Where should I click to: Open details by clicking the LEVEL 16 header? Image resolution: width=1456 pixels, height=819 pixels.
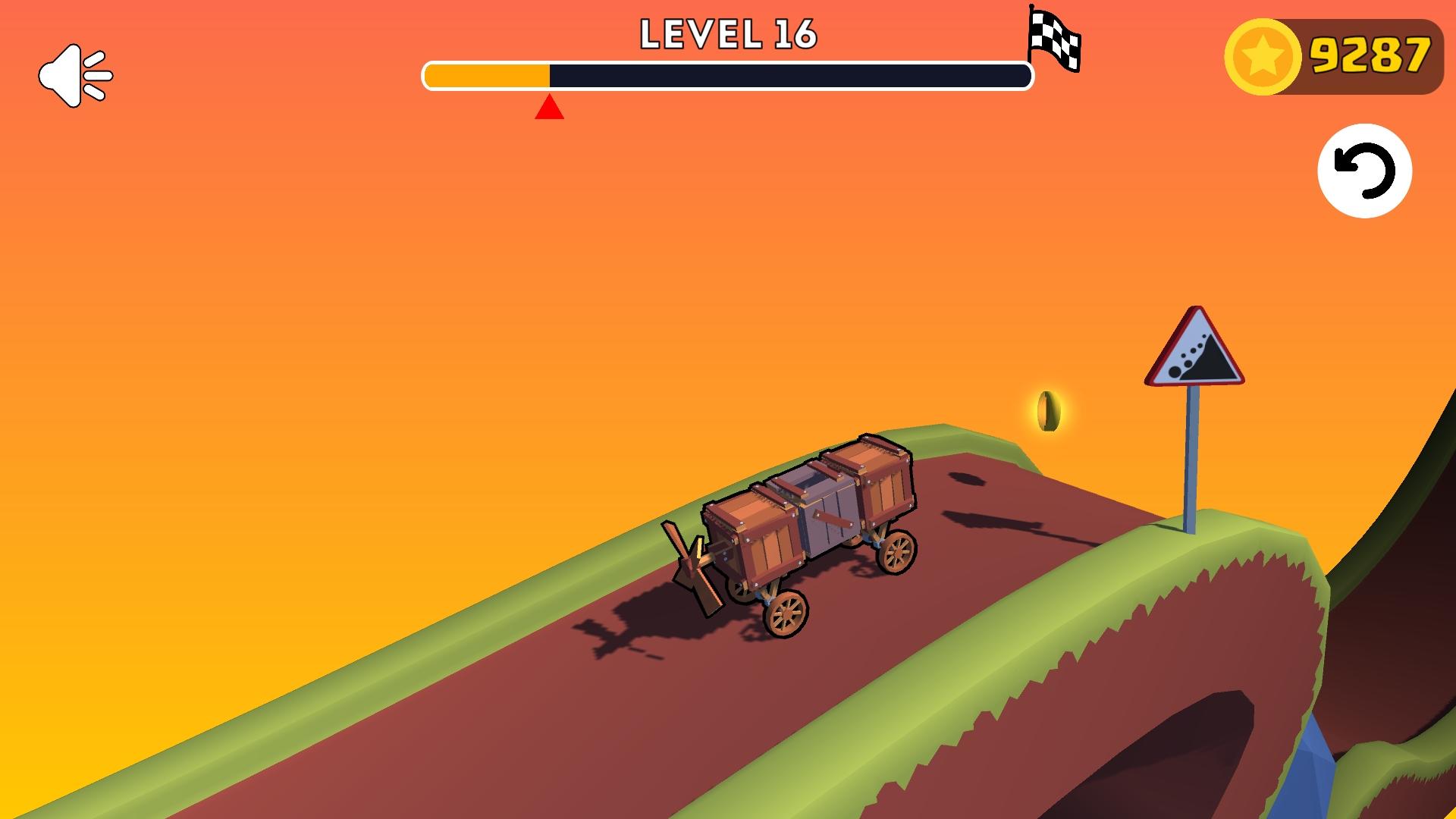pos(730,33)
